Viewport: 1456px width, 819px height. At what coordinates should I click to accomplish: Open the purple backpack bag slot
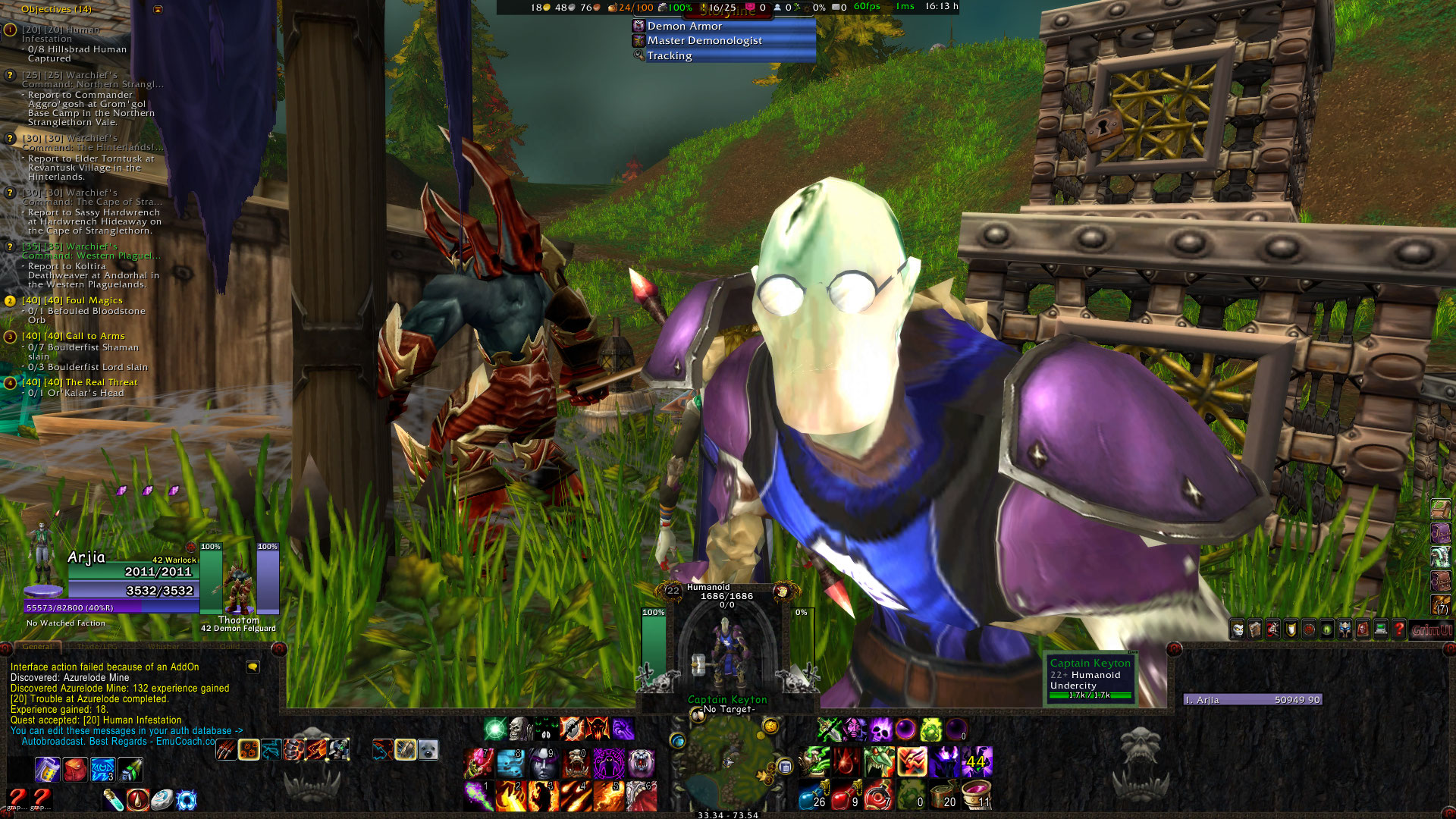click(x=1440, y=533)
